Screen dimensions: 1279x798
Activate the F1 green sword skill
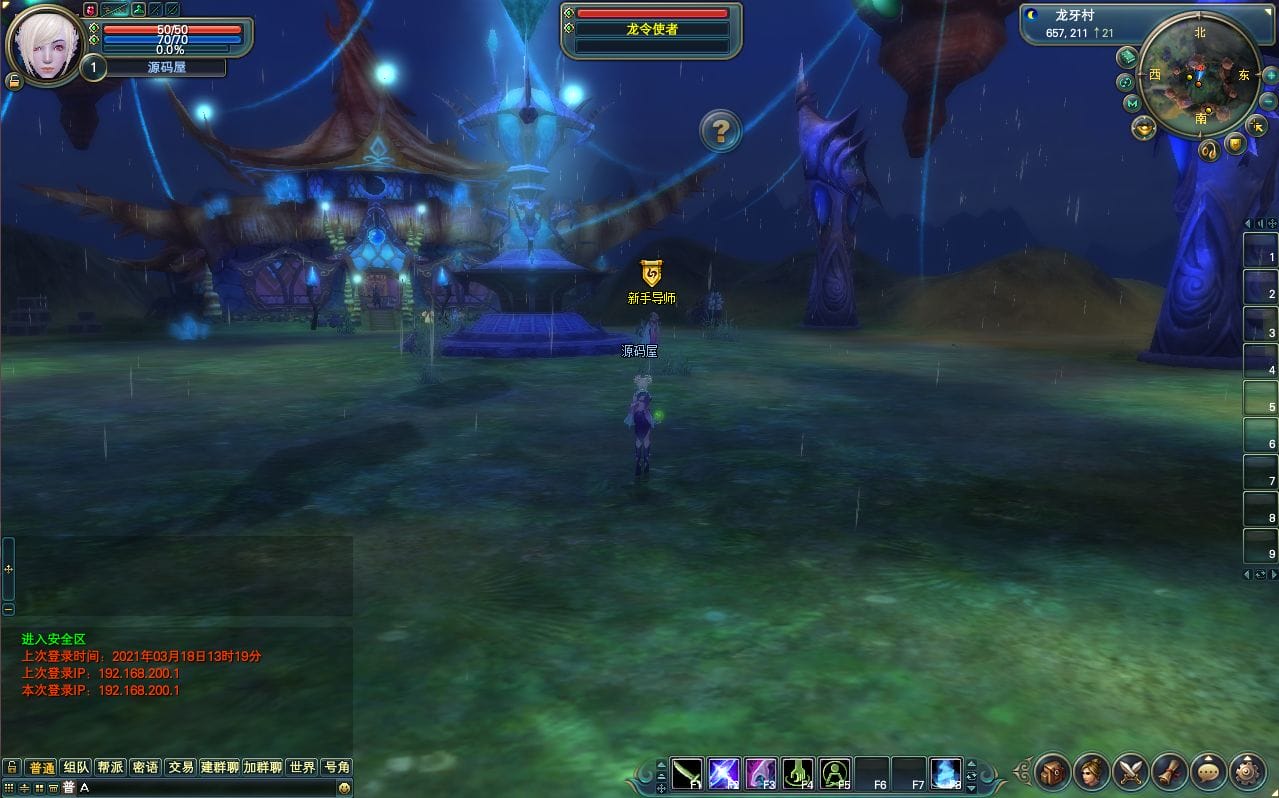tap(687, 773)
